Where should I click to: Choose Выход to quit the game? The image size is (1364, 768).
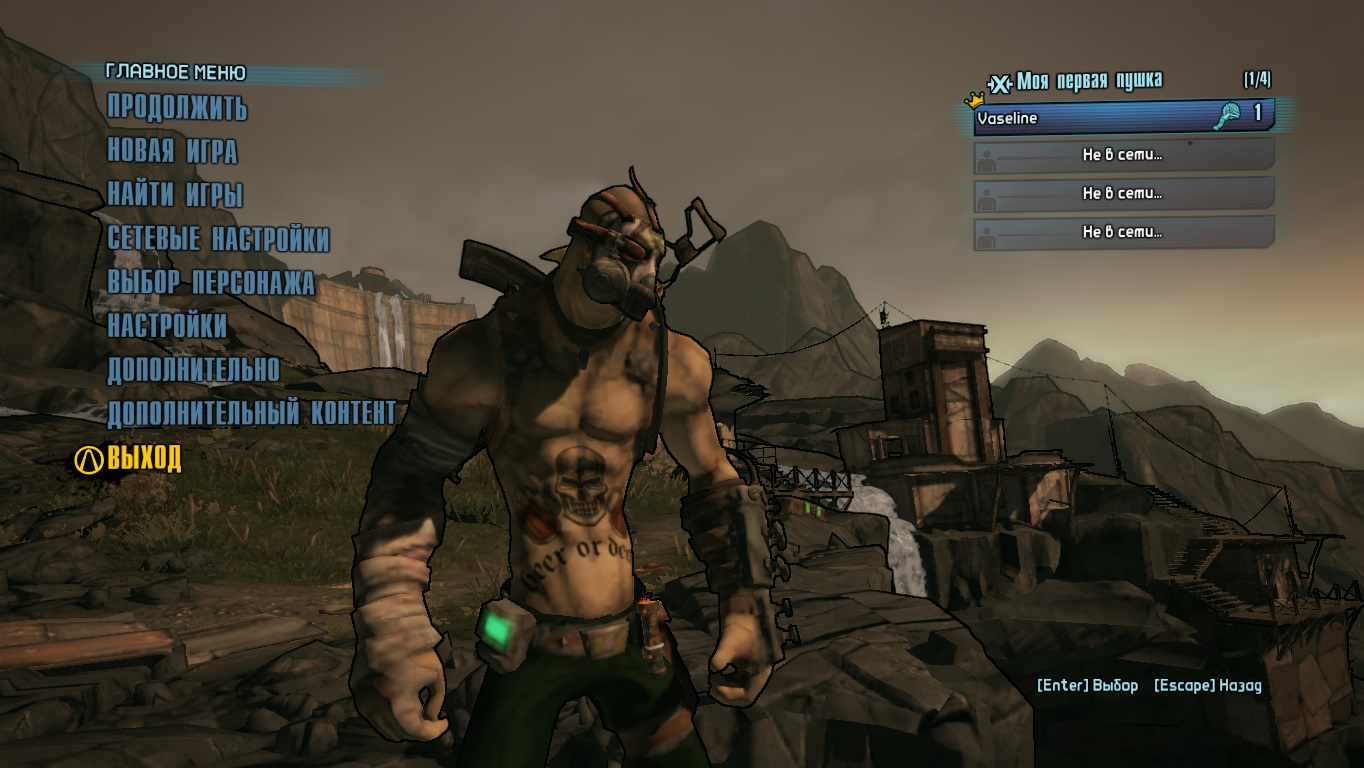coord(144,459)
